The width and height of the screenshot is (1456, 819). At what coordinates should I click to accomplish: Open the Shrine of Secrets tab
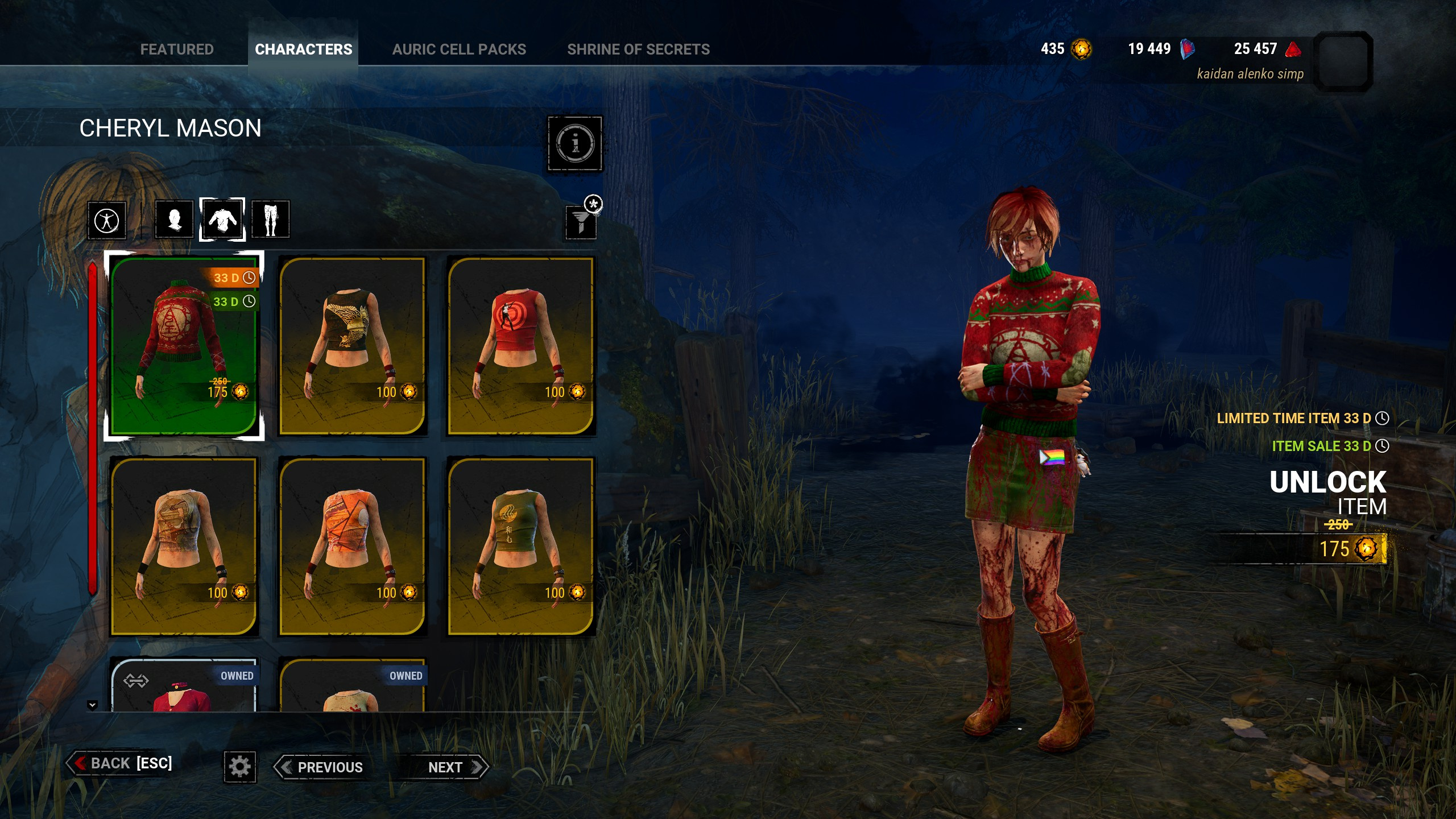coord(638,49)
